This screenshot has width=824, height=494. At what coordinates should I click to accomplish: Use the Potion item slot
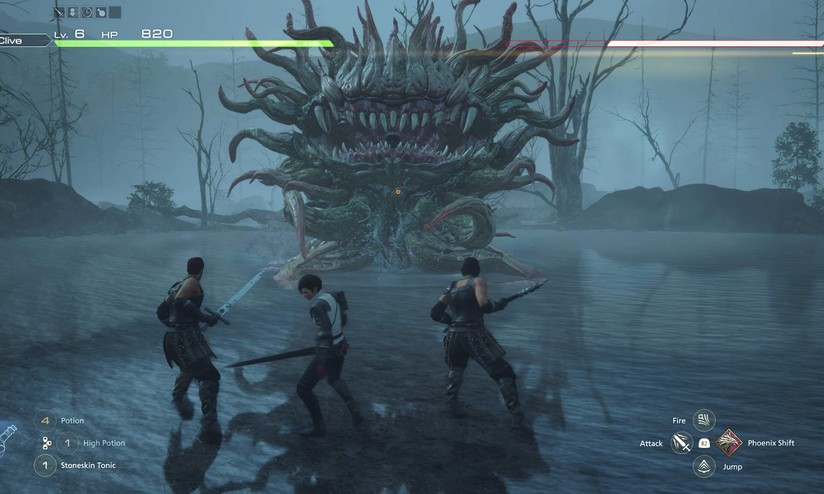pyautogui.click(x=45, y=421)
